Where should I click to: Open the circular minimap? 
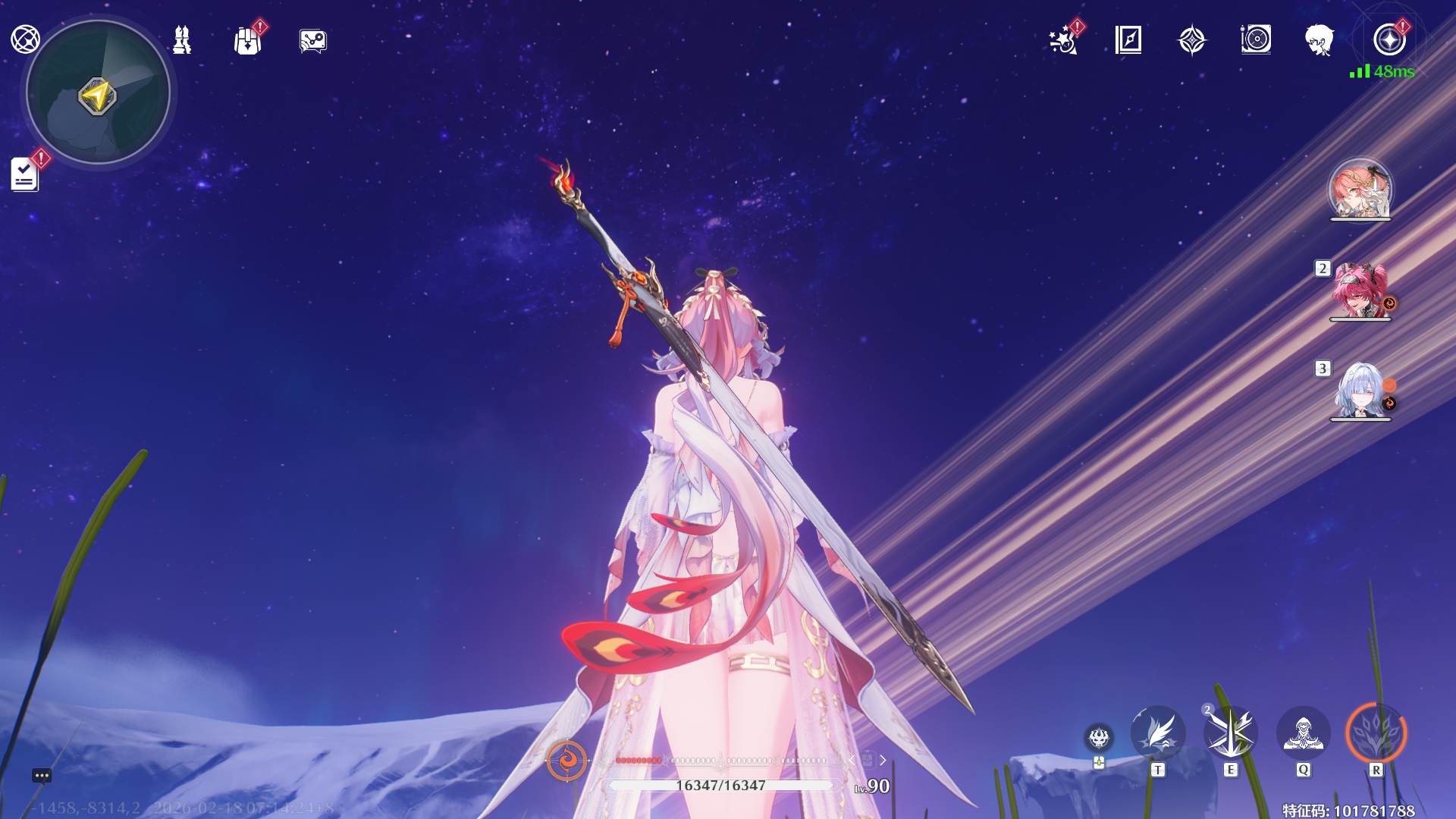coord(98,93)
